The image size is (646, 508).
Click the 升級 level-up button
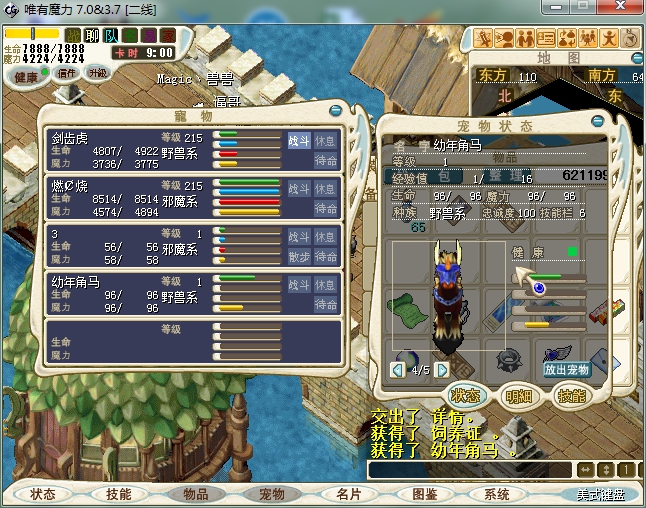(97, 73)
